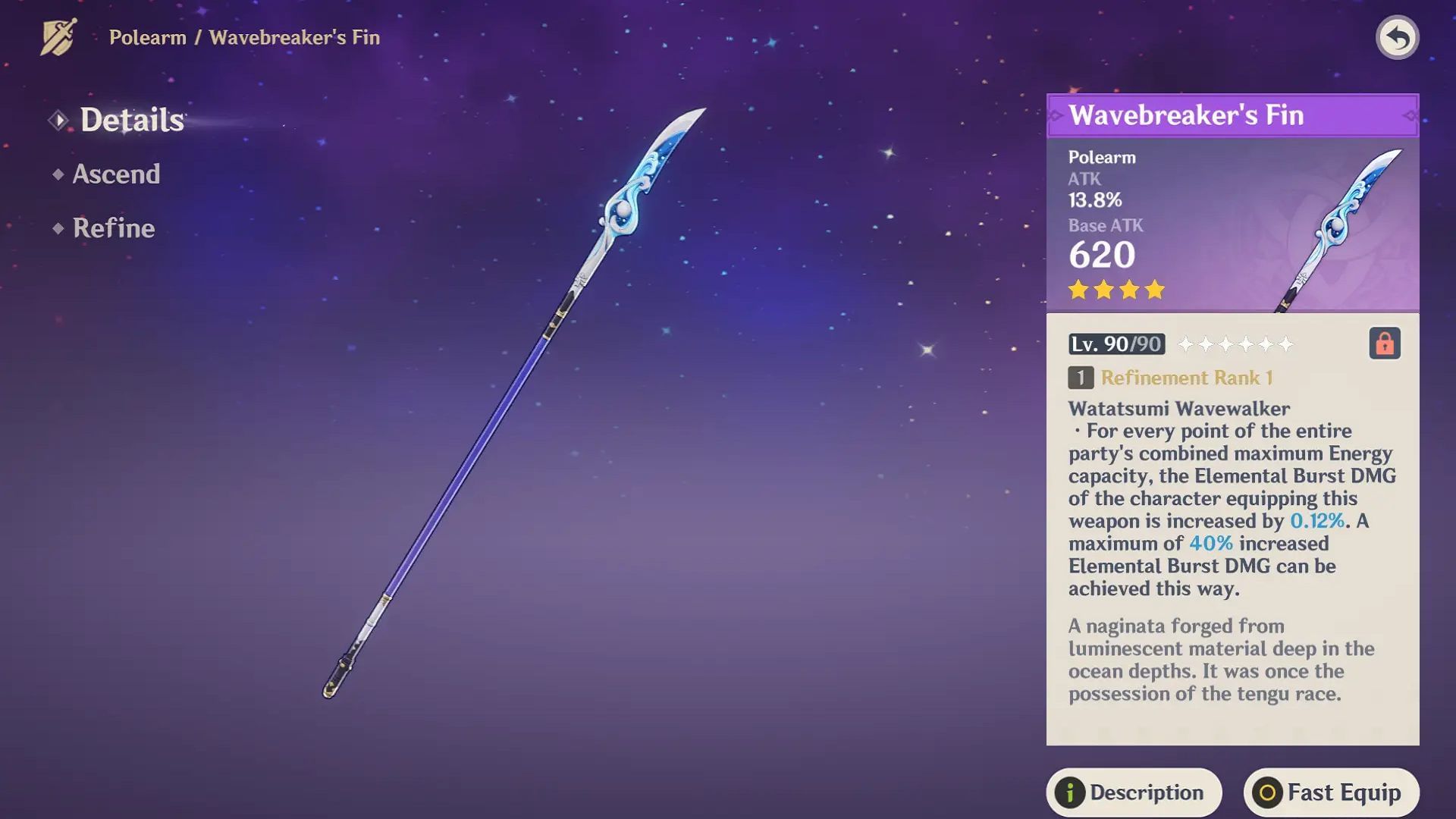Click the info icon inside Description button
The width and height of the screenshot is (1456, 819).
(x=1069, y=792)
